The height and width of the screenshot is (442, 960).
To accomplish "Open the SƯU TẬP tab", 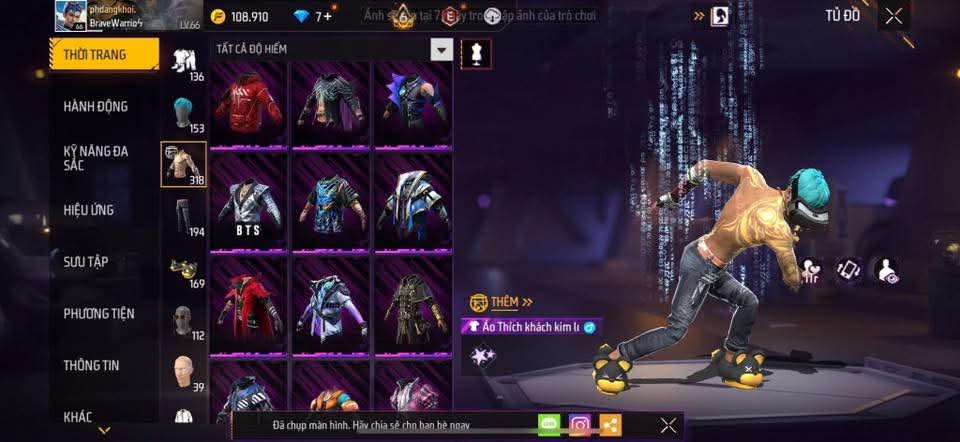I will coord(86,262).
